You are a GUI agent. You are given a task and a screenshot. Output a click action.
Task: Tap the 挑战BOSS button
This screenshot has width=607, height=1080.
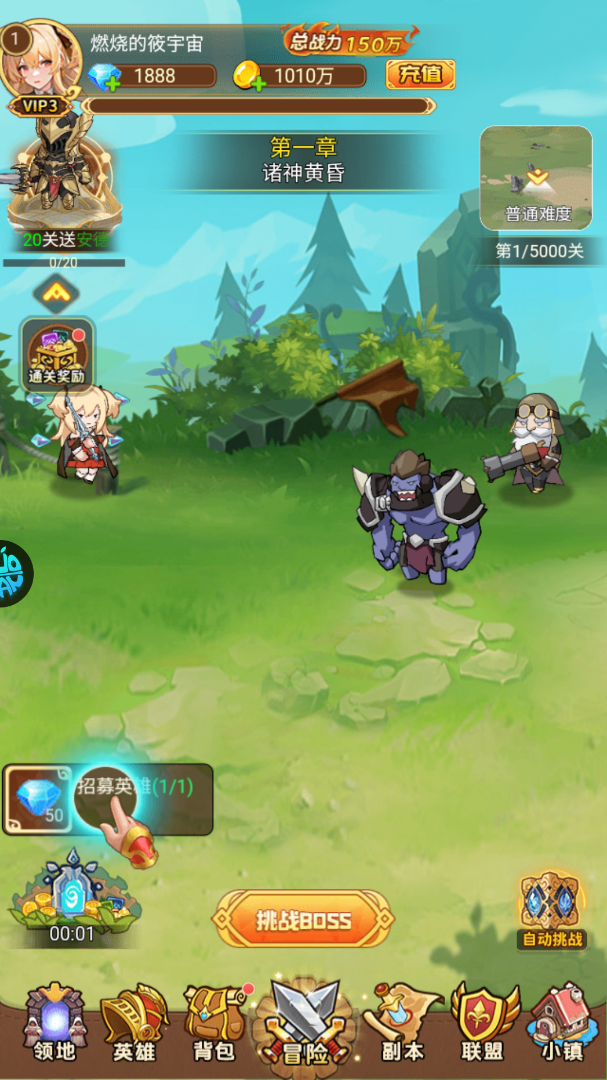(302, 919)
